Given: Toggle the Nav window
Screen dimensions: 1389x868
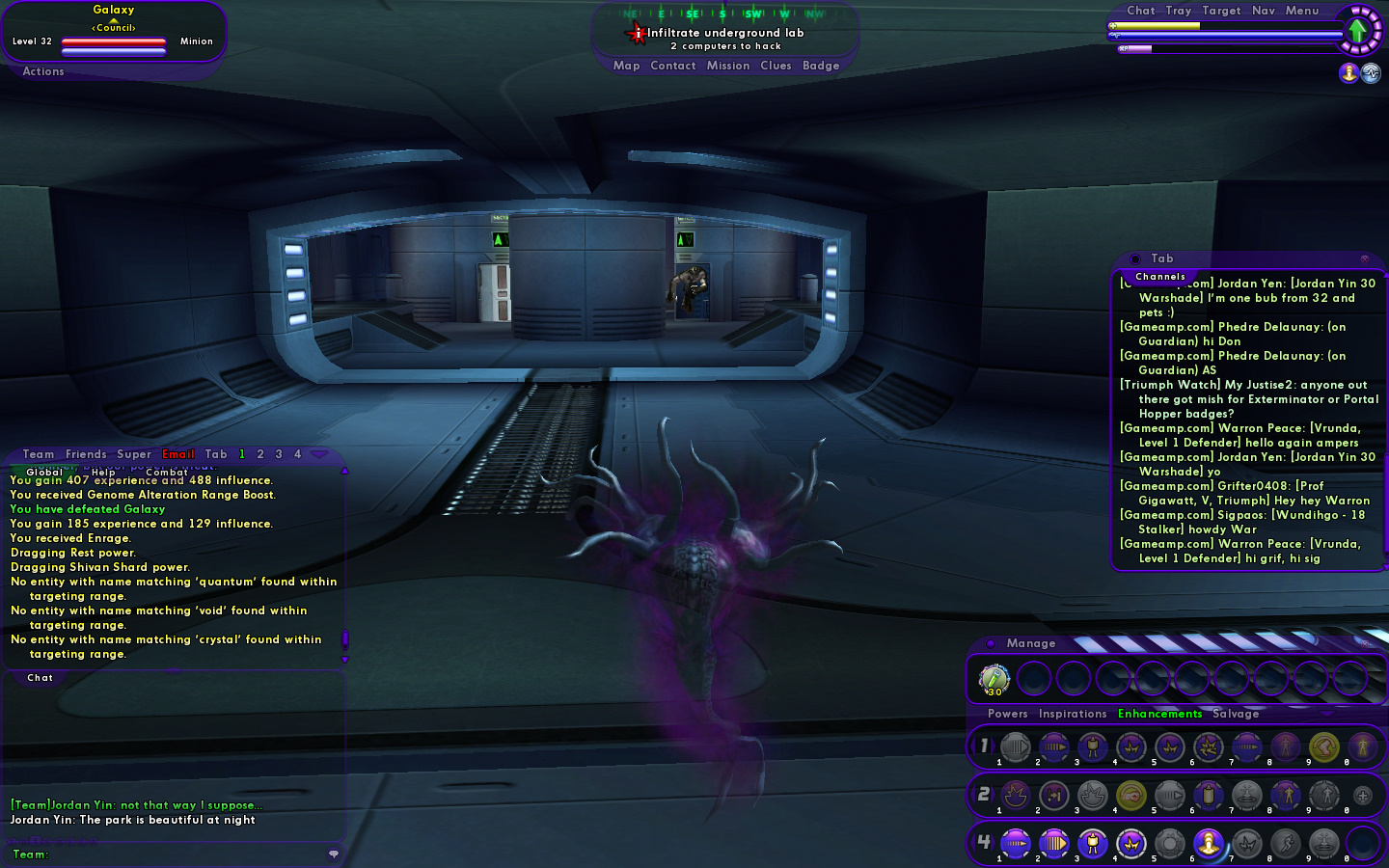Looking at the screenshot, I should 1263,11.
